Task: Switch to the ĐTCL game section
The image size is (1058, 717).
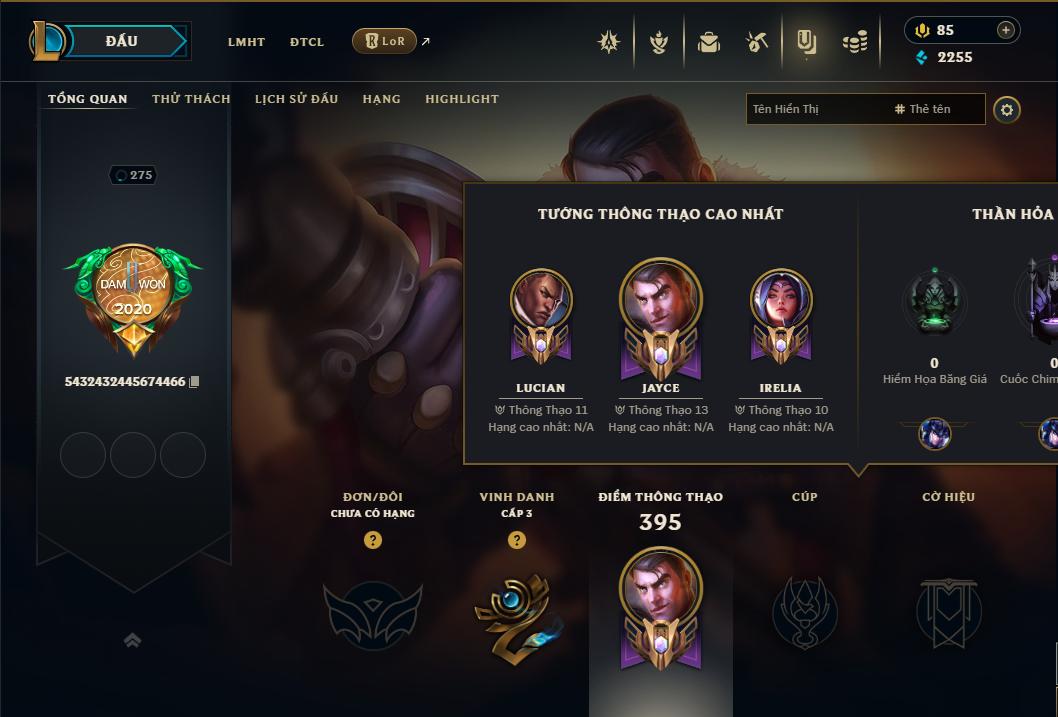Action: 307,42
